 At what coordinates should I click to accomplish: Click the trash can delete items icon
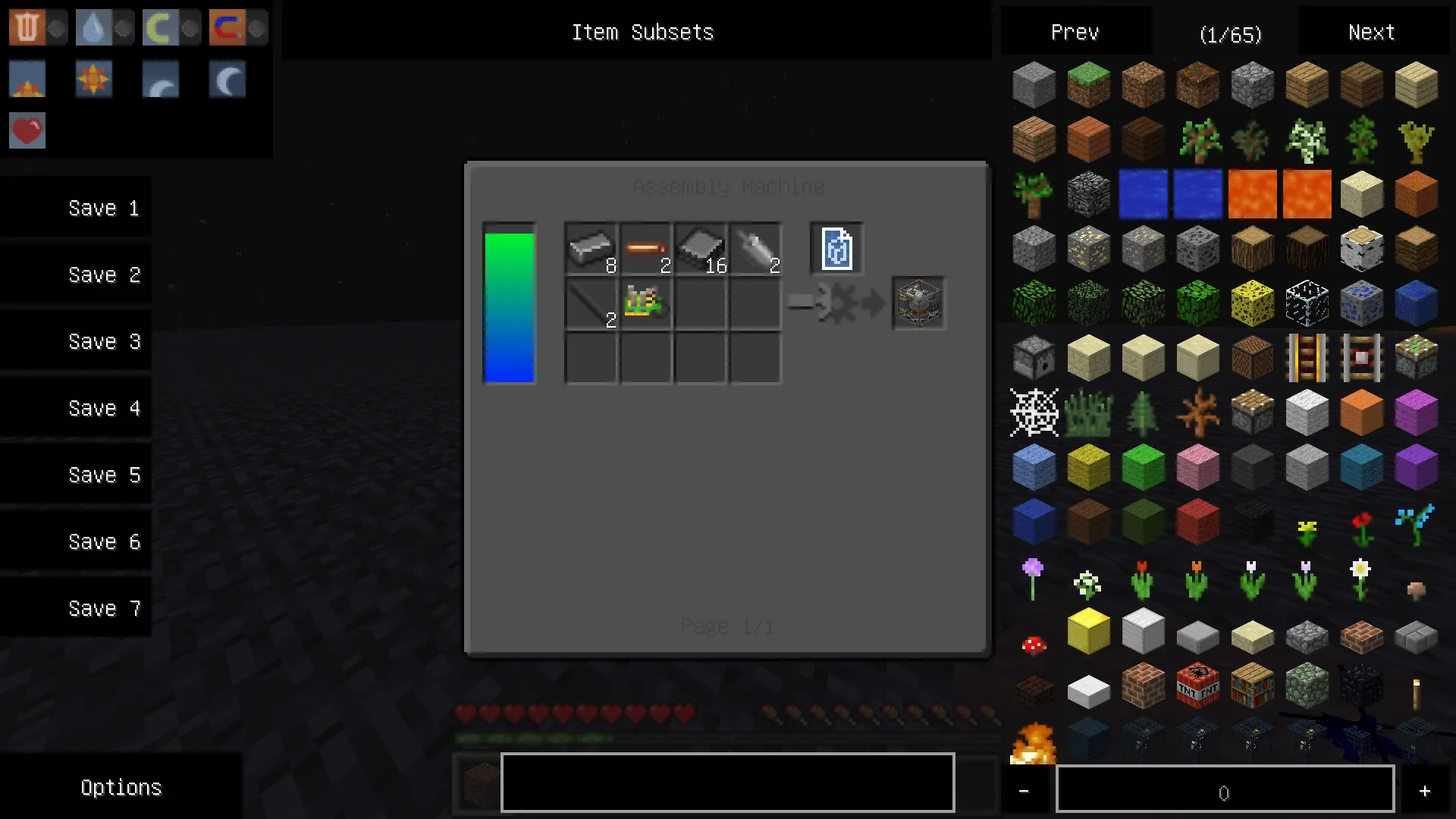click(27, 27)
